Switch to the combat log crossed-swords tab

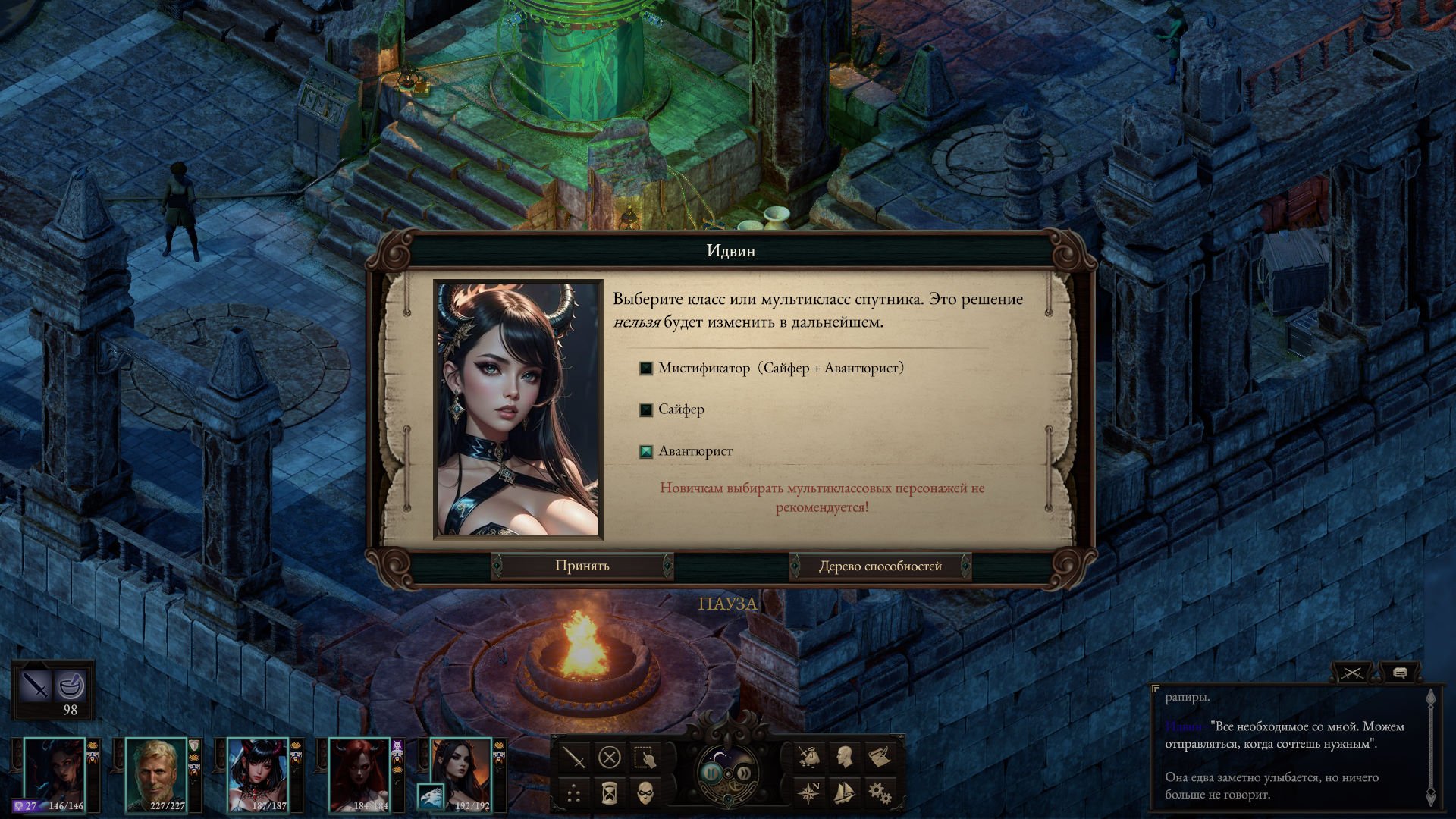pyautogui.click(x=1352, y=673)
